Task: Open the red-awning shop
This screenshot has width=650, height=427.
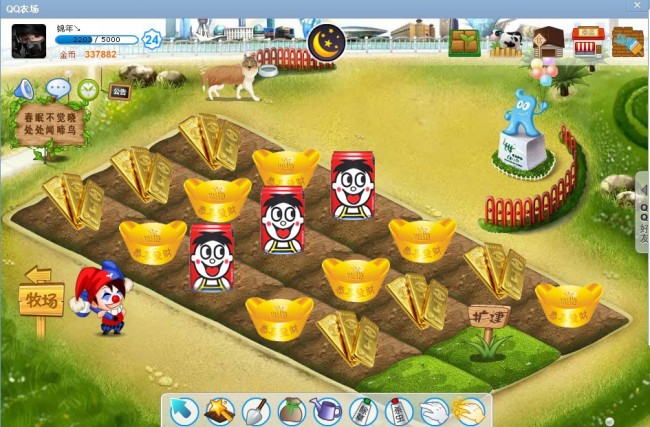Action: (588, 42)
